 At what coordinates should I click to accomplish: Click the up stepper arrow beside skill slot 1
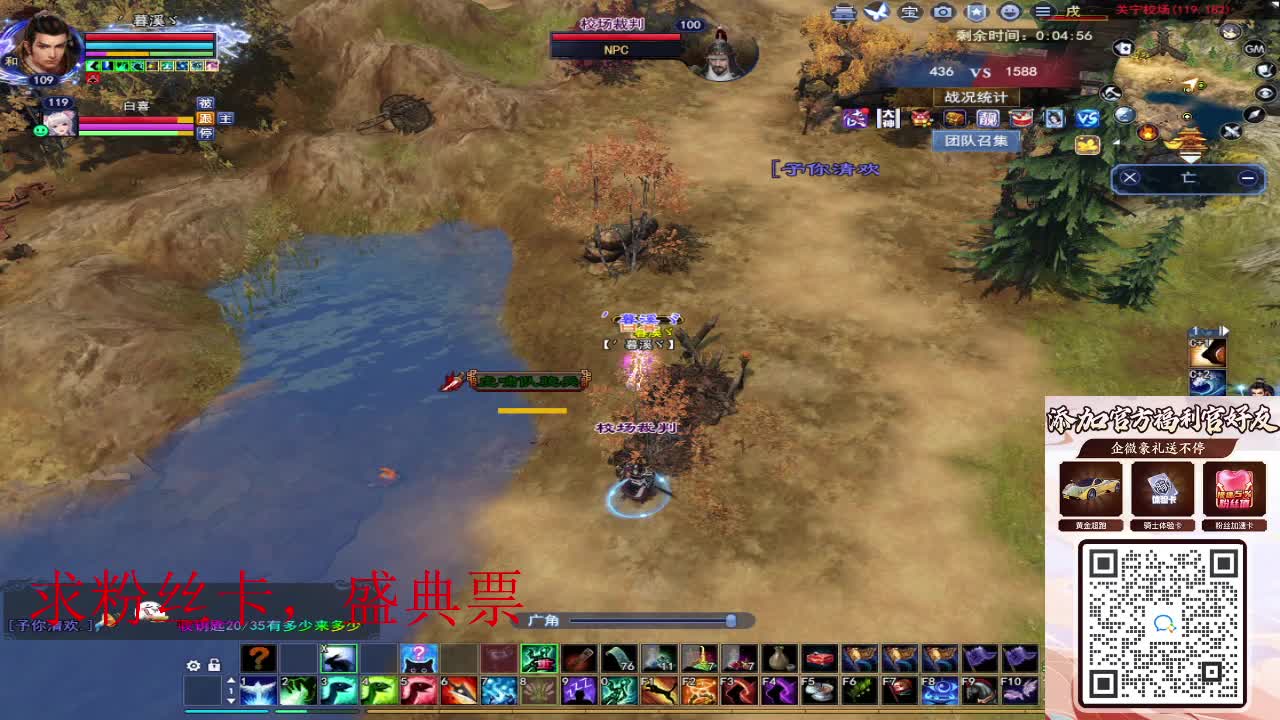231,680
